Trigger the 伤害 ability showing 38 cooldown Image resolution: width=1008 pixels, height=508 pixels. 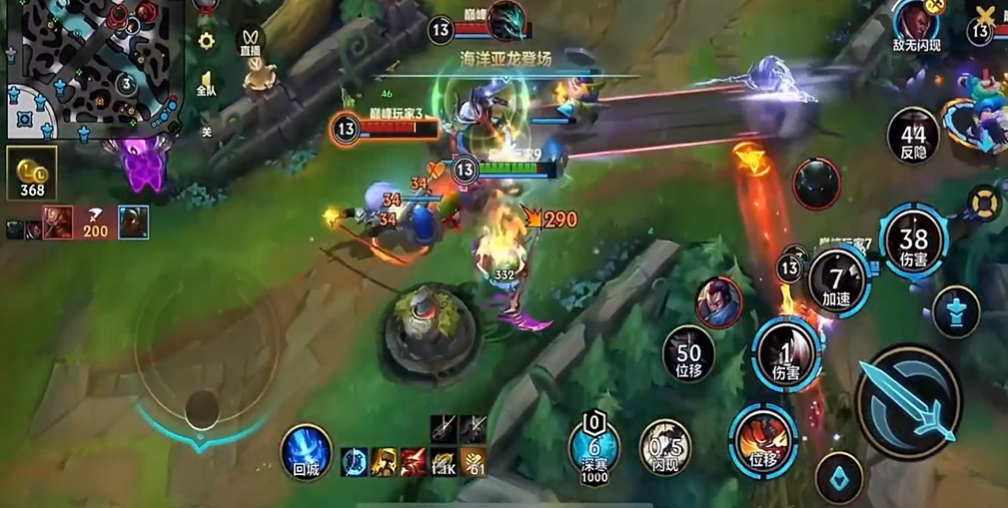(x=913, y=240)
